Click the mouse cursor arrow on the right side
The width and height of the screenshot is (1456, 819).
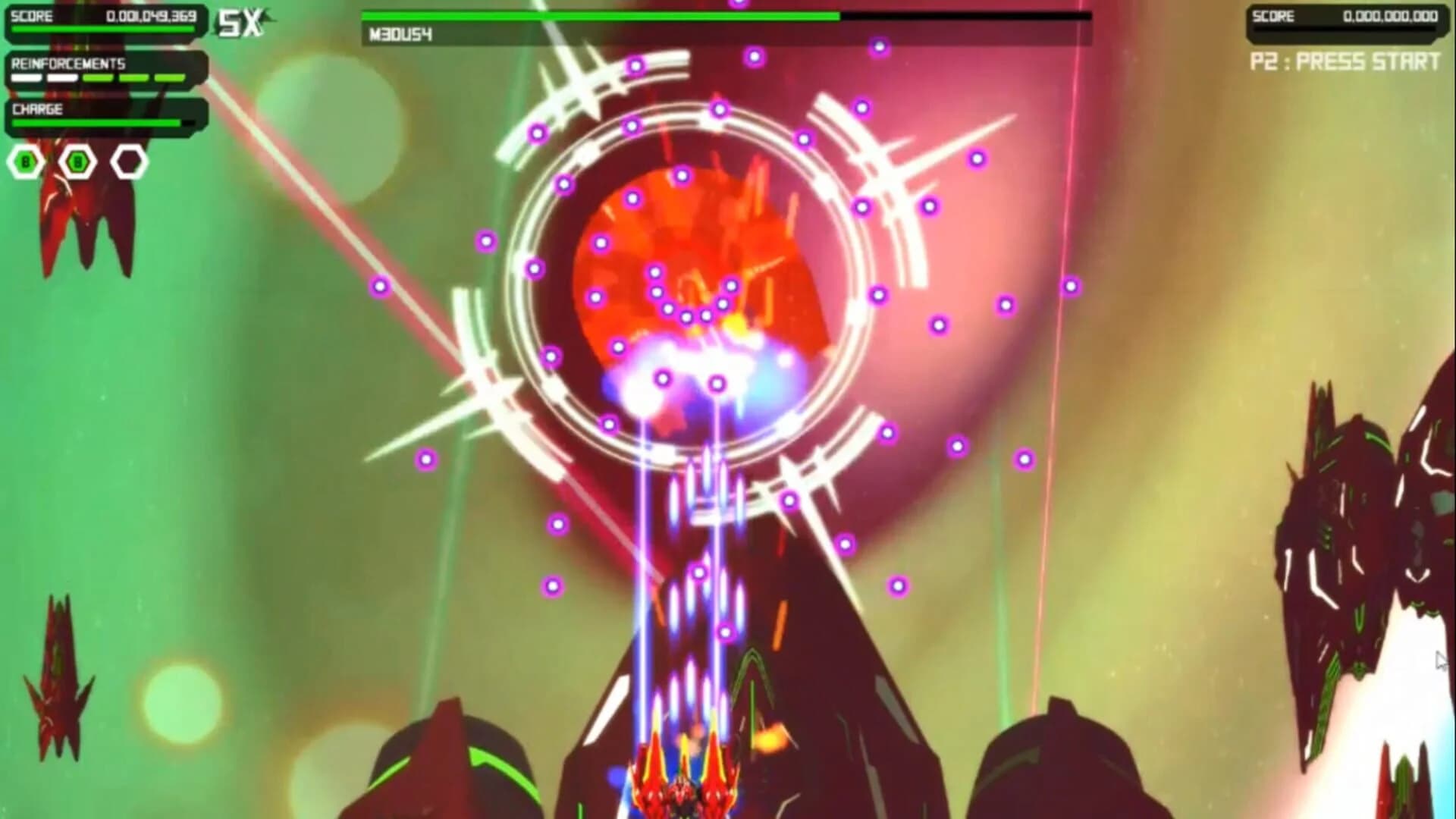click(x=1439, y=661)
